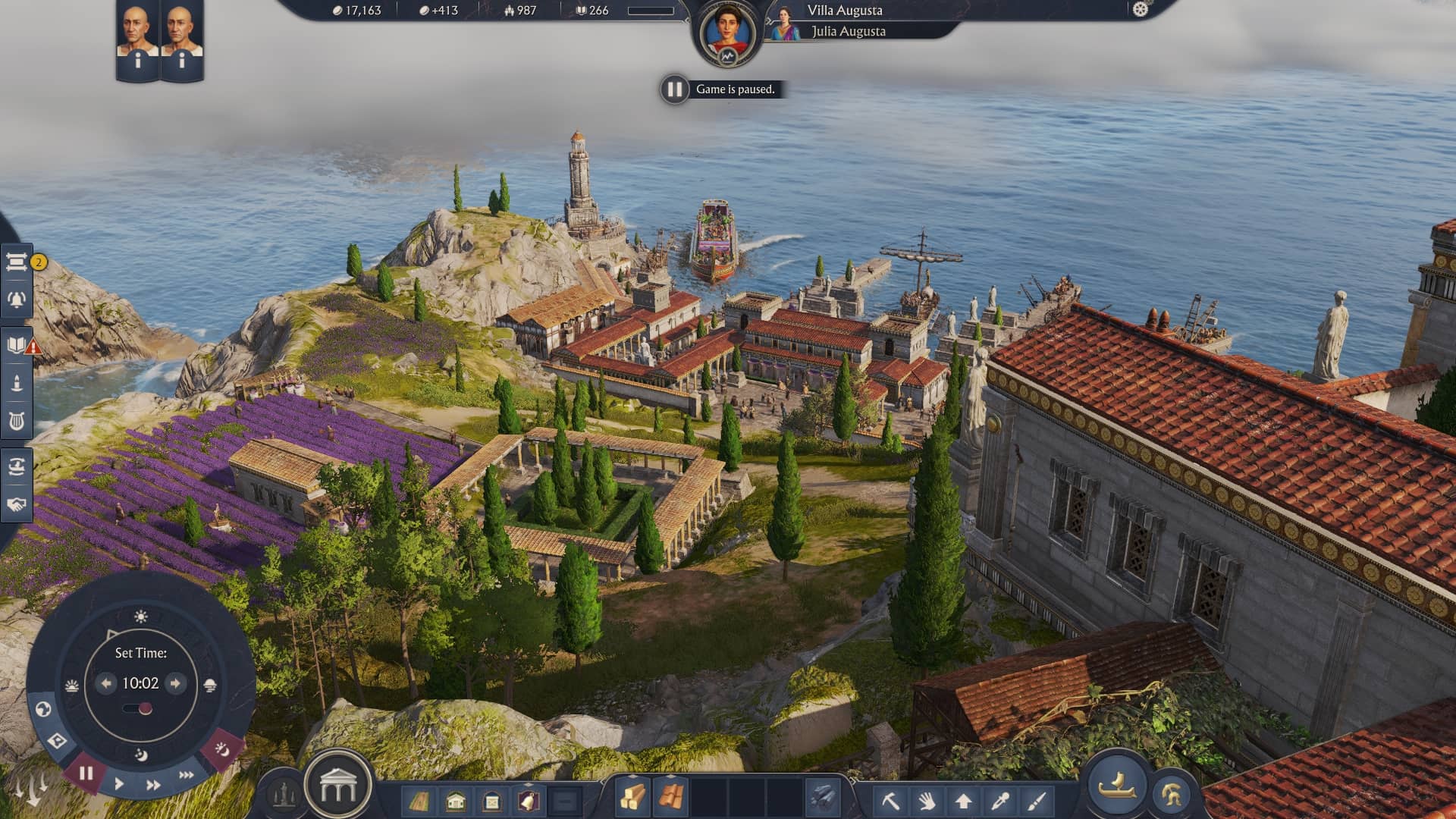The image size is (1456, 819).
Task: Open the scroll notifications with badge 2
Action: pyautogui.click(x=17, y=262)
